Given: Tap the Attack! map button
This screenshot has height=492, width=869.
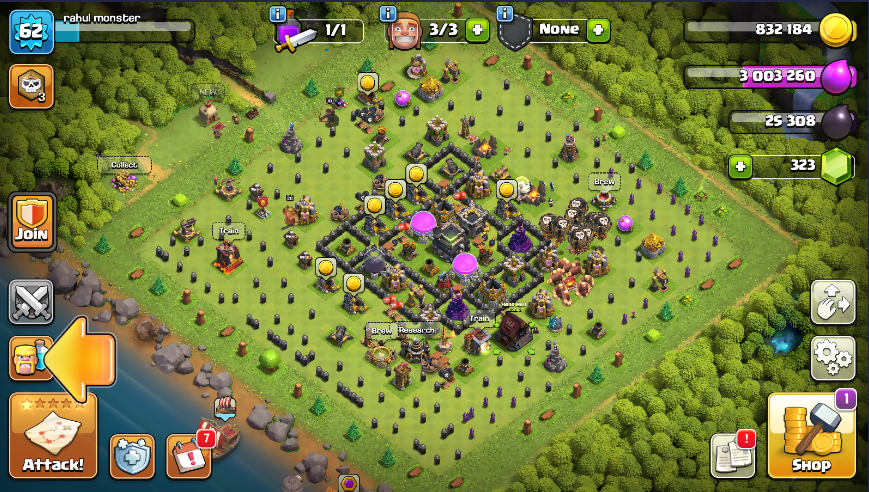Looking at the screenshot, I should (x=53, y=436).
